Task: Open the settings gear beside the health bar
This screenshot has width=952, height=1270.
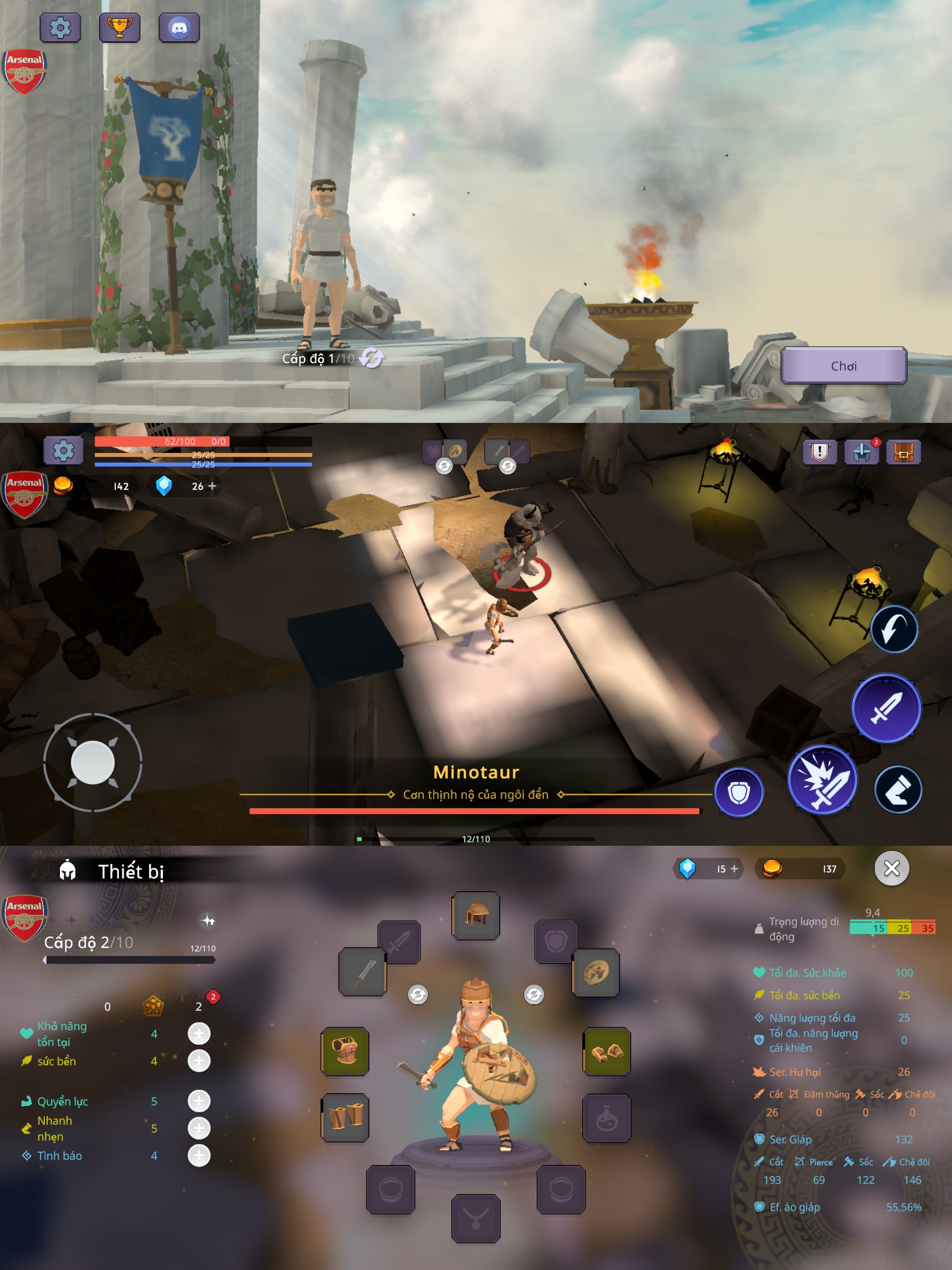Action: click(63, 451)
